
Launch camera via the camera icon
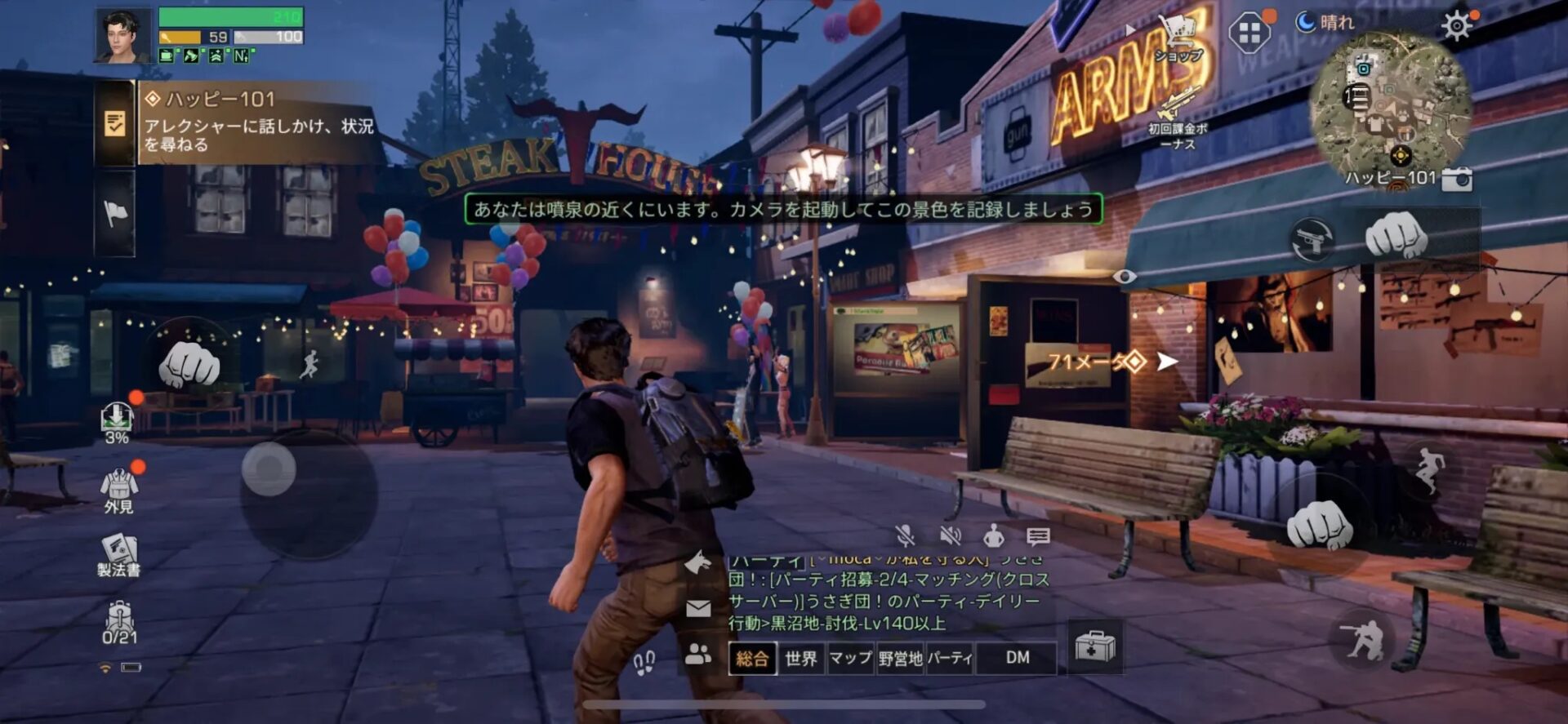pyautogui.click(x=1457, y=179)
